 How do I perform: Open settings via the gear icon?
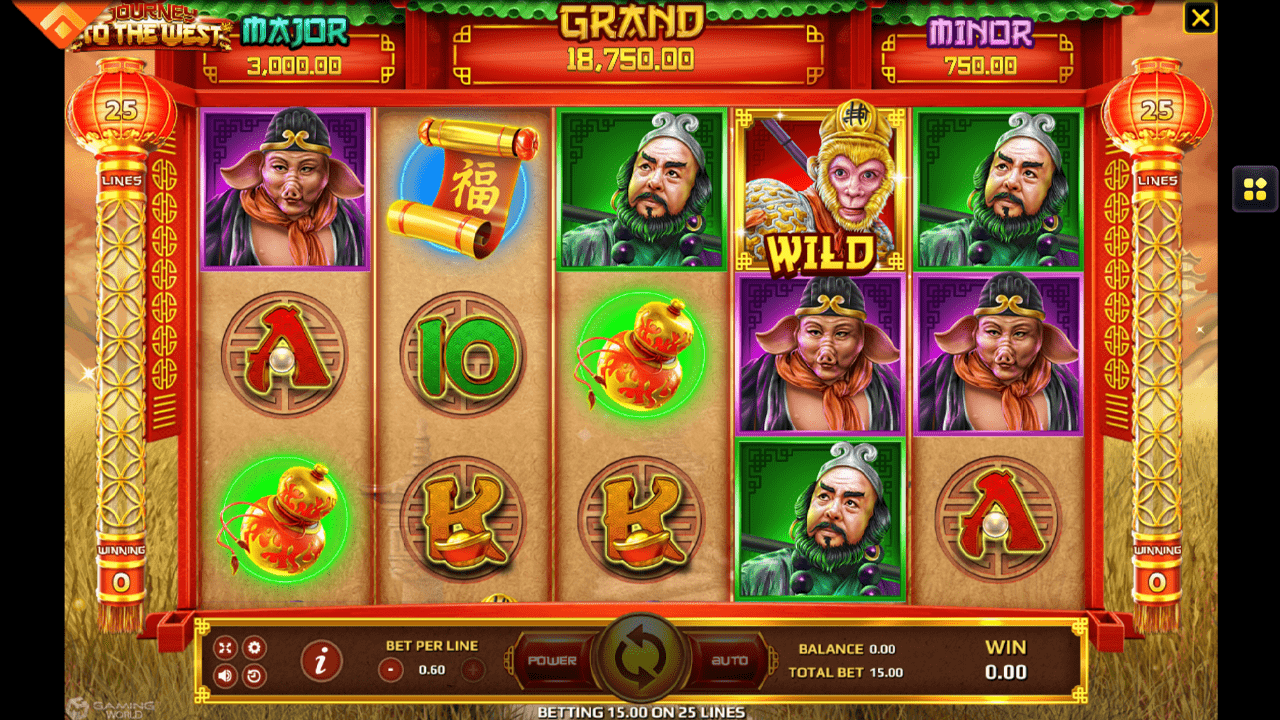pos(254,648)
